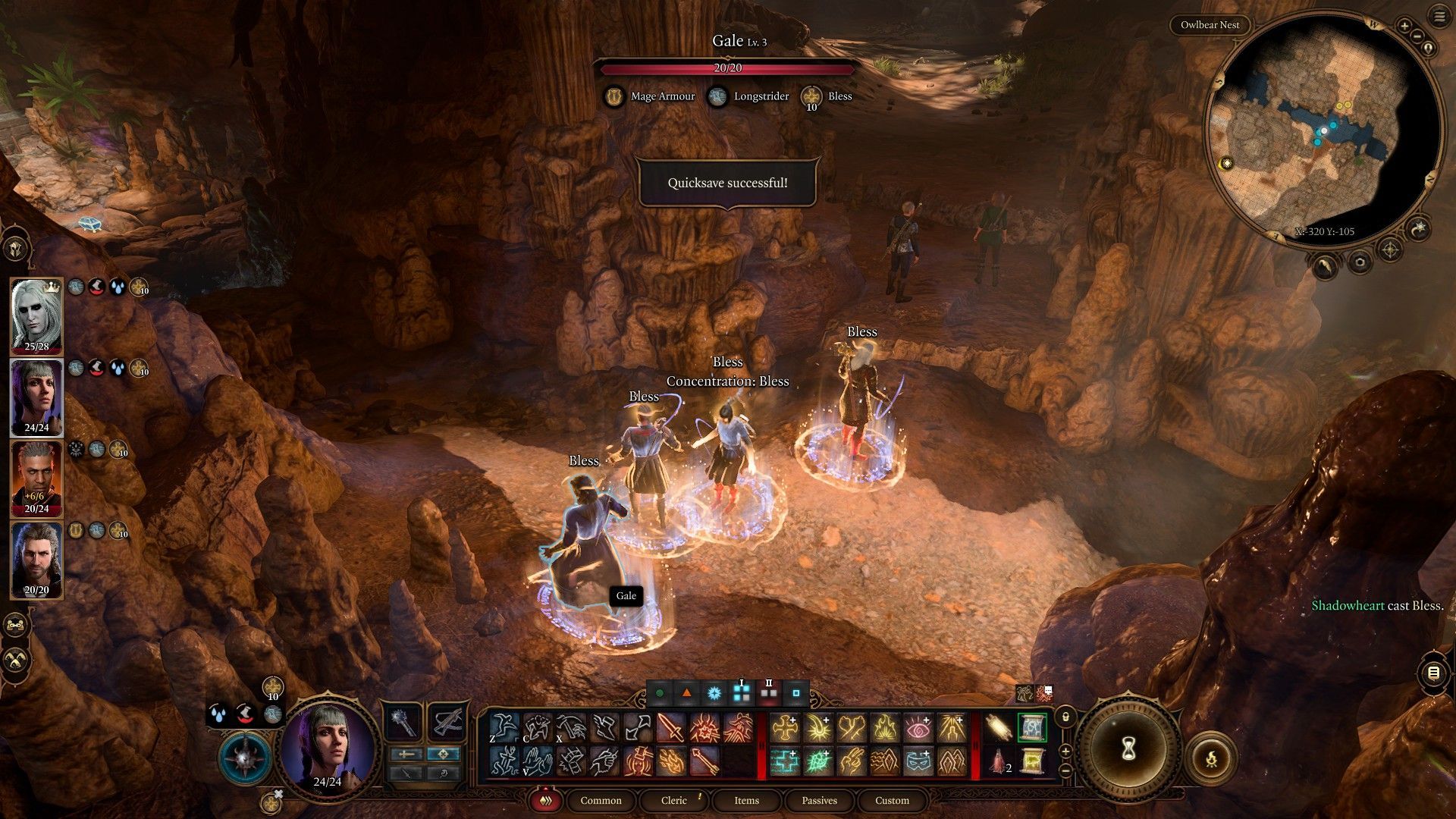This screenshot has width=1456, height=819.
Task: Toggle the hotbar lock padlock
Action: 1065,717
